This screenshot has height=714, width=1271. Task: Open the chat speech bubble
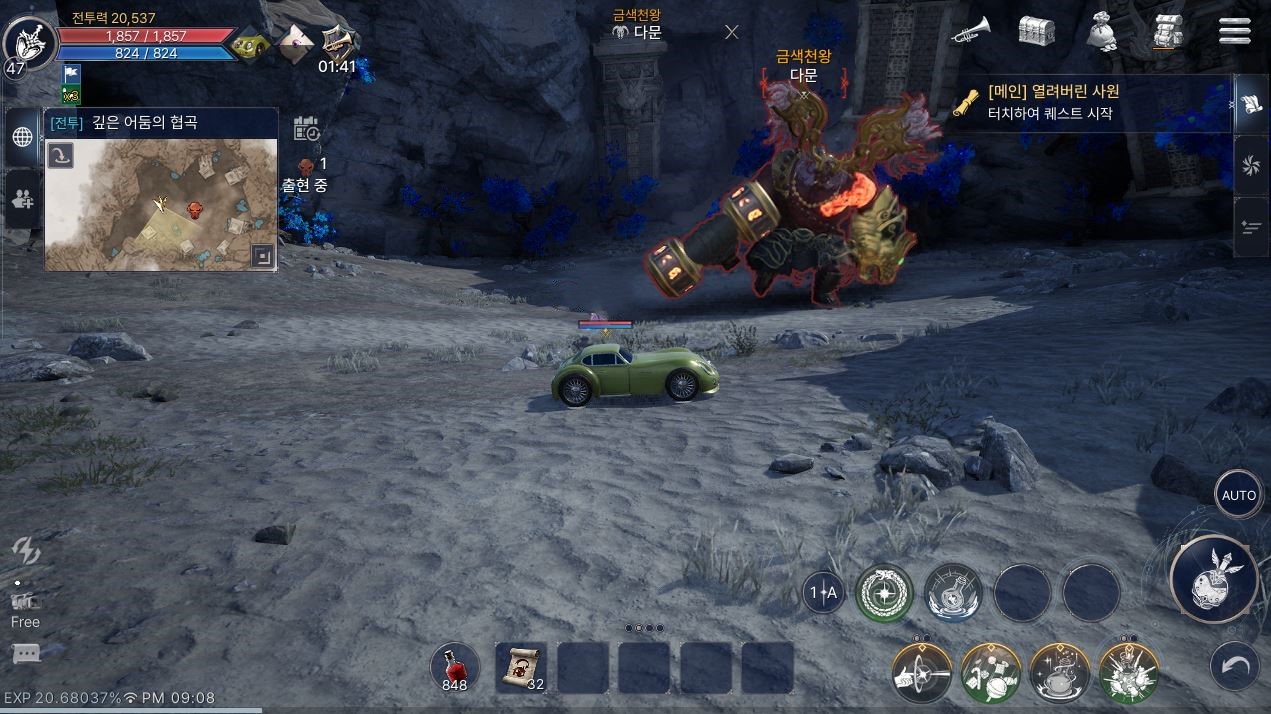[26, 654]
